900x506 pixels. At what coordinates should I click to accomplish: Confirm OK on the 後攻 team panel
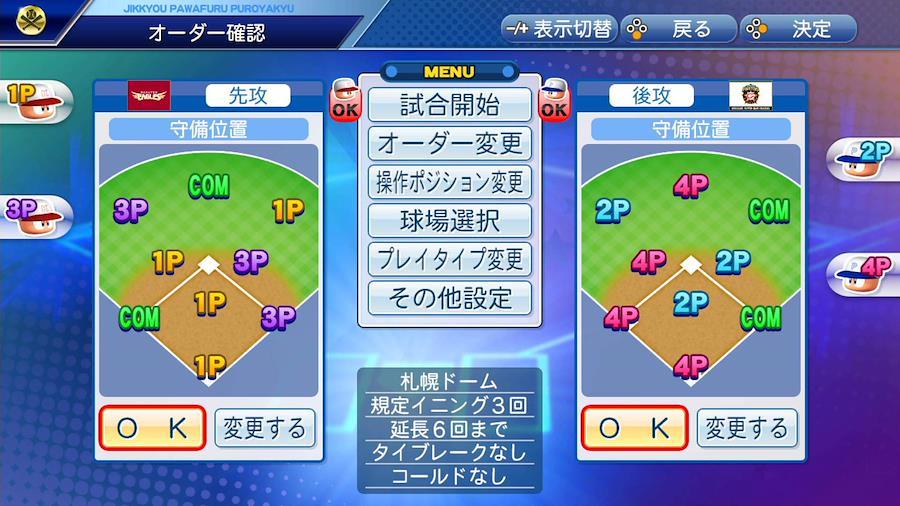click(635, 428)
